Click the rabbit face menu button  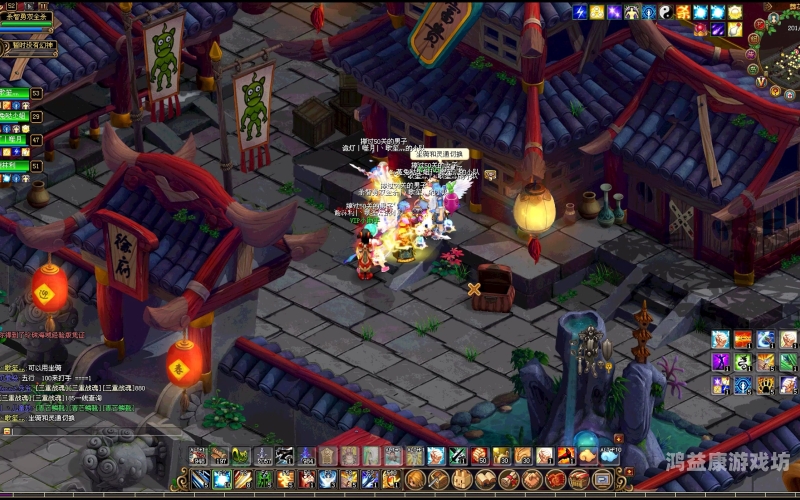[461, 480]
